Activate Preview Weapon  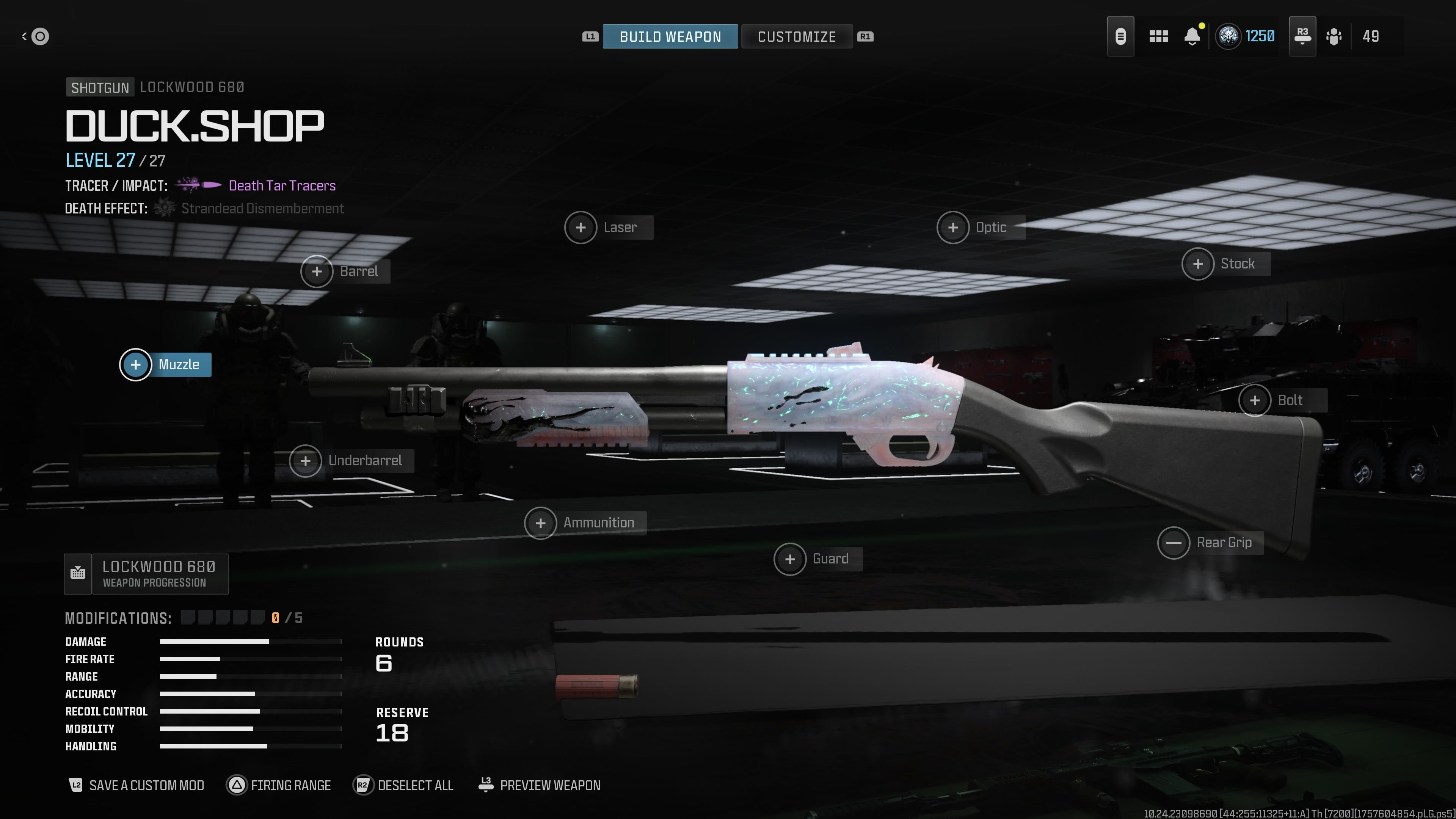point(539,785)
